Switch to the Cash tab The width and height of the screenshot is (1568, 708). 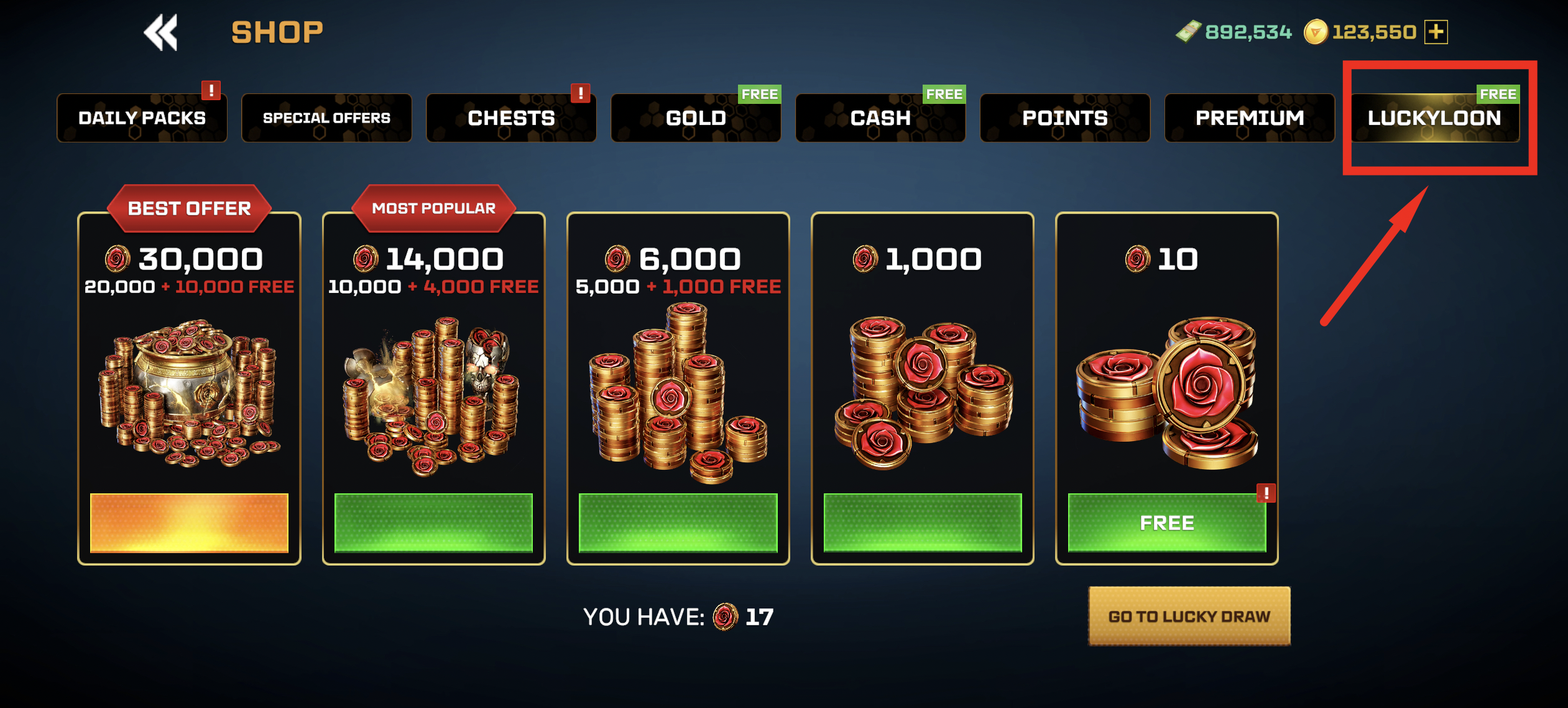click(x=880, y=118)
